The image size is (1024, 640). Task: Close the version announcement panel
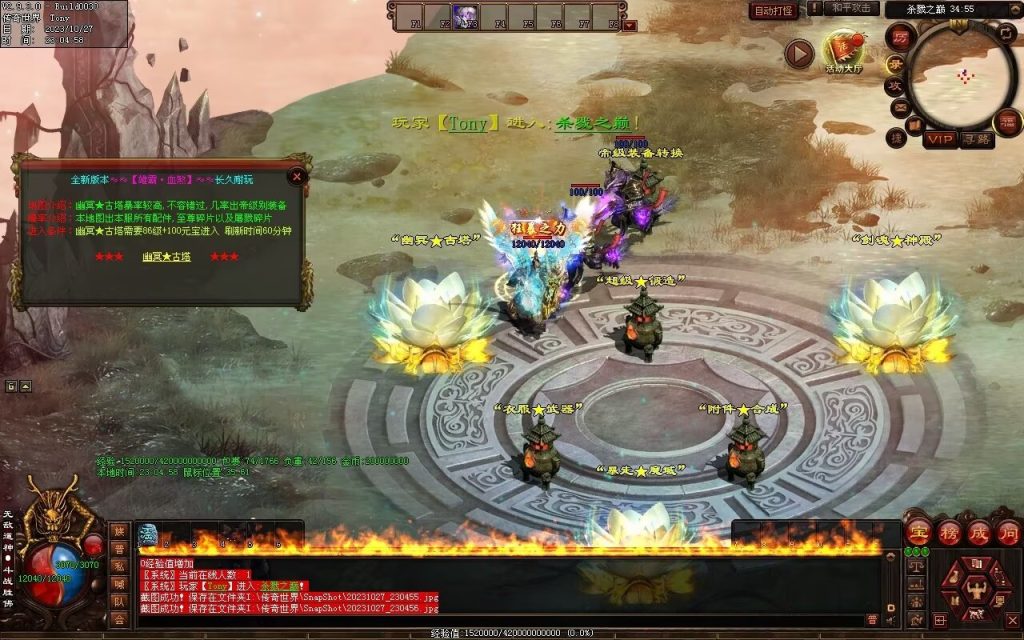296,177
